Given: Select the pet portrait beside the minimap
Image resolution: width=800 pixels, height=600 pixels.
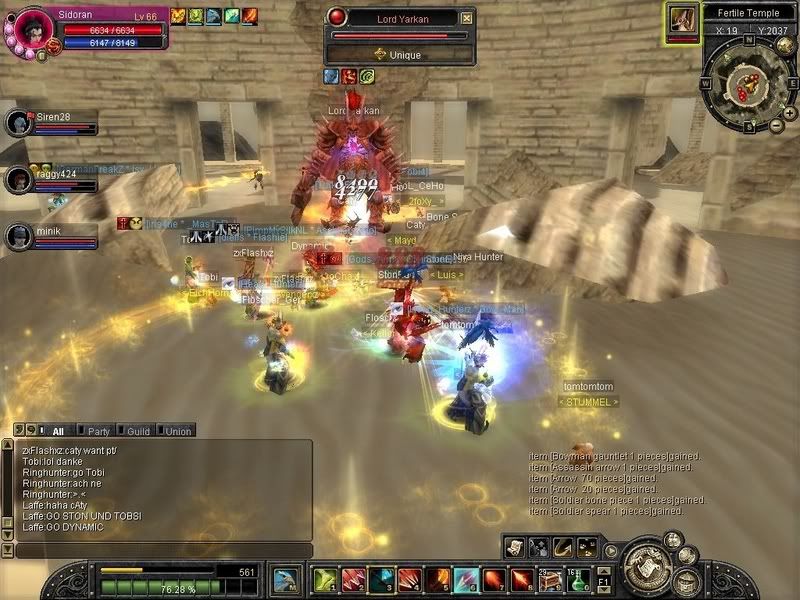Looking at the screenshot, I should pyautogui.click(x=683, y=21).
